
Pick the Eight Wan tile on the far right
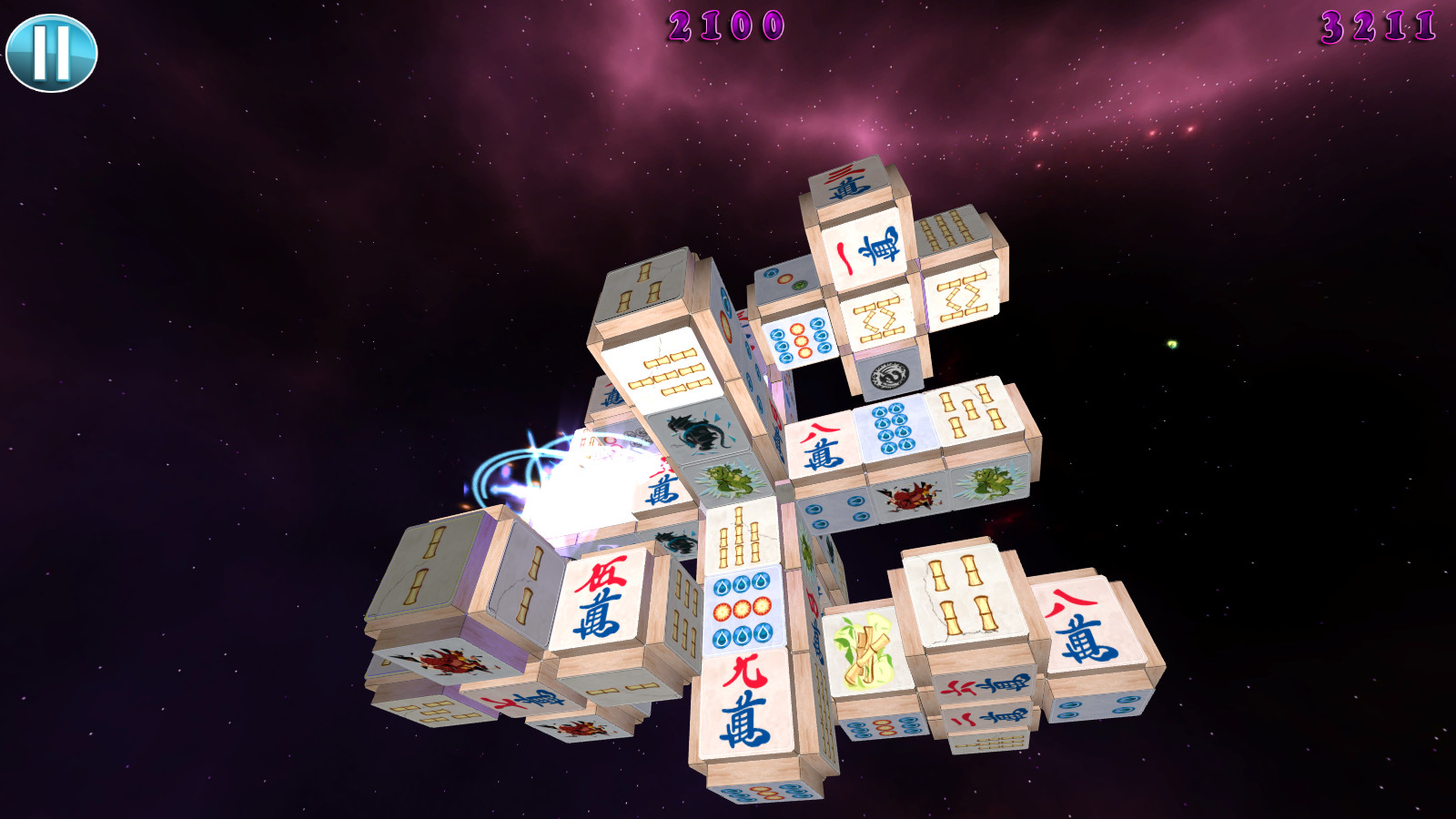pyautogui.click(x=1092, y=623)
